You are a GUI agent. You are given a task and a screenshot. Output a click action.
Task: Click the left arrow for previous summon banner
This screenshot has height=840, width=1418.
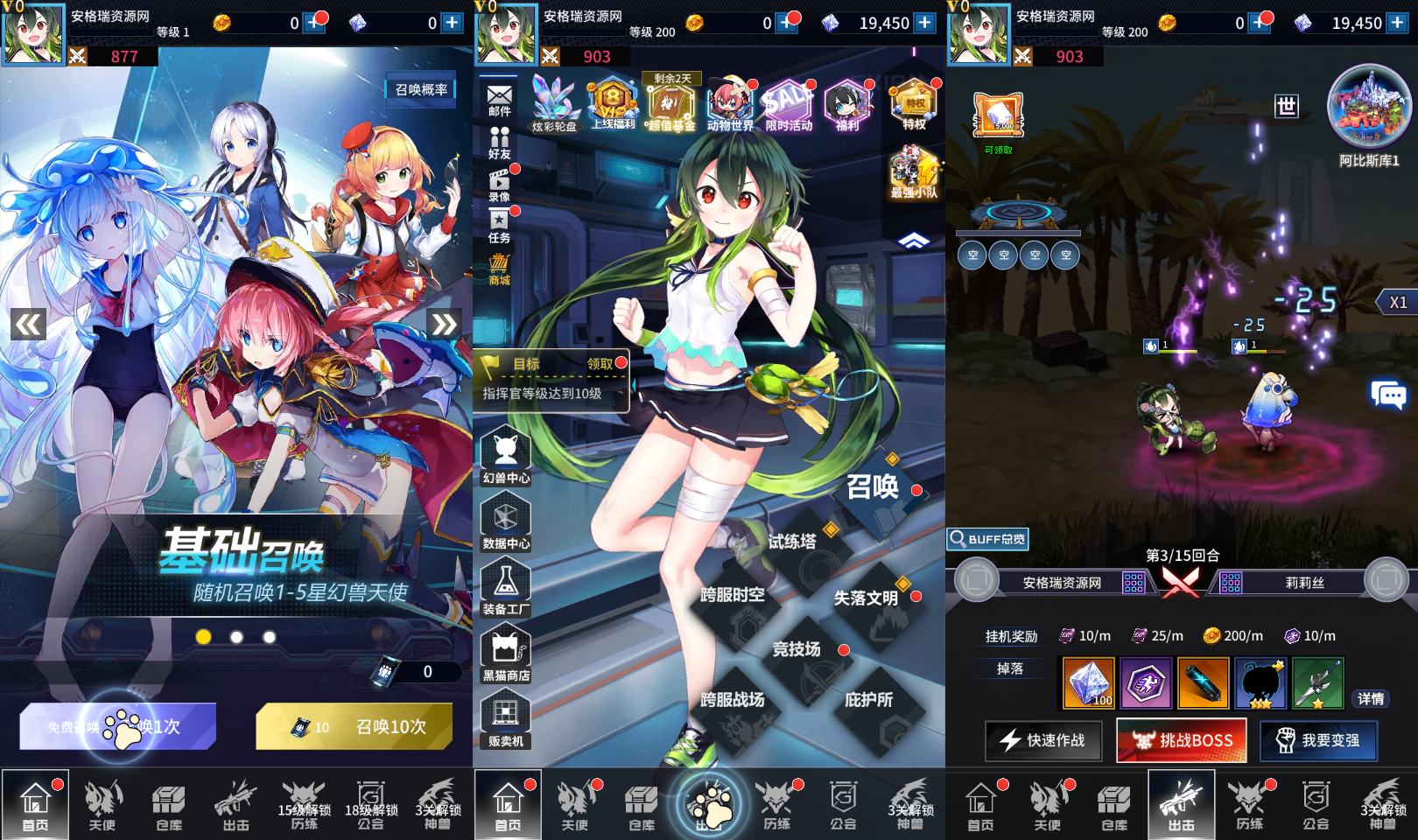pos(28,322)
